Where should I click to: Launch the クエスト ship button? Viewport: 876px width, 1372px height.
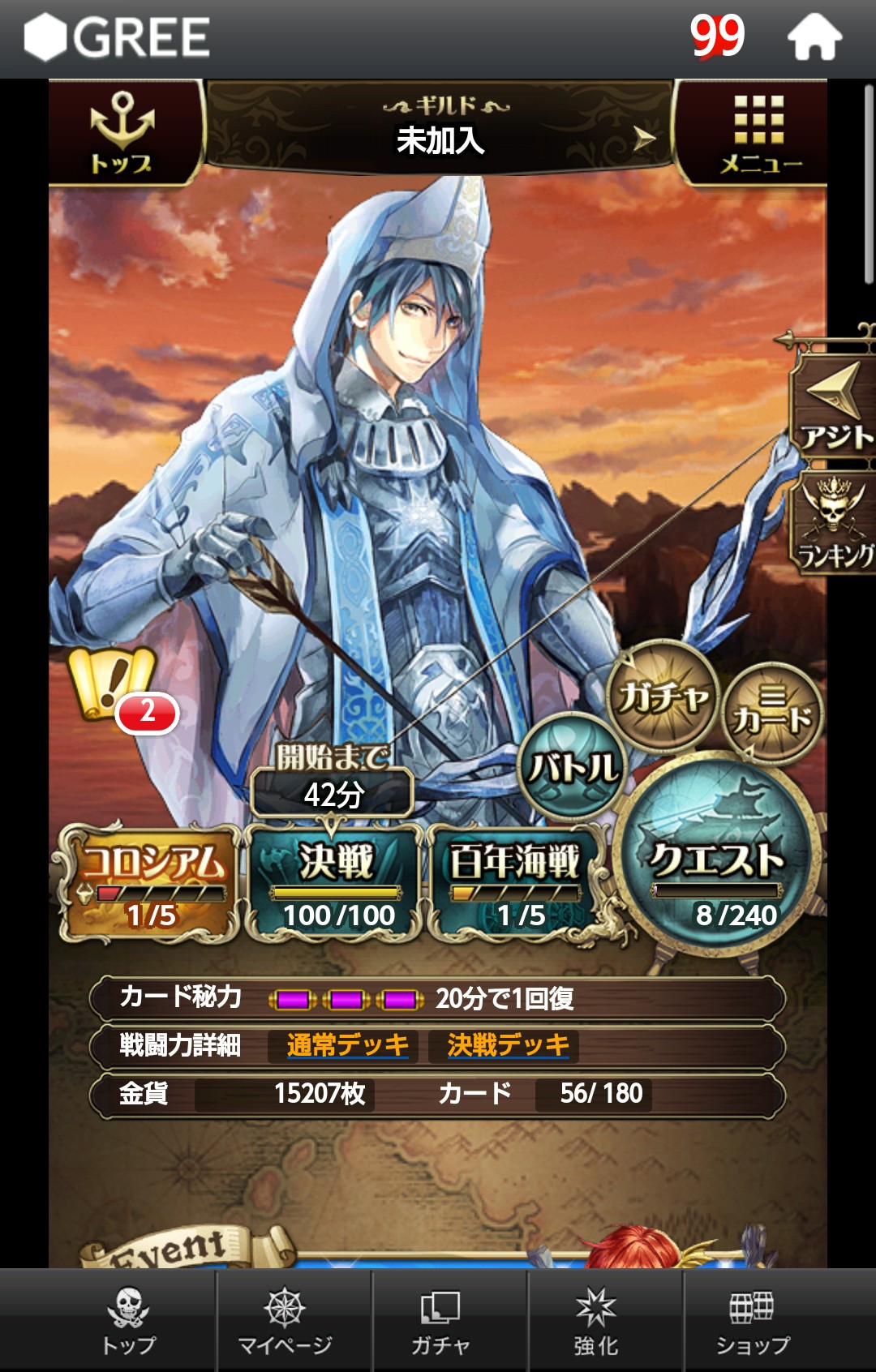[717, 868]
